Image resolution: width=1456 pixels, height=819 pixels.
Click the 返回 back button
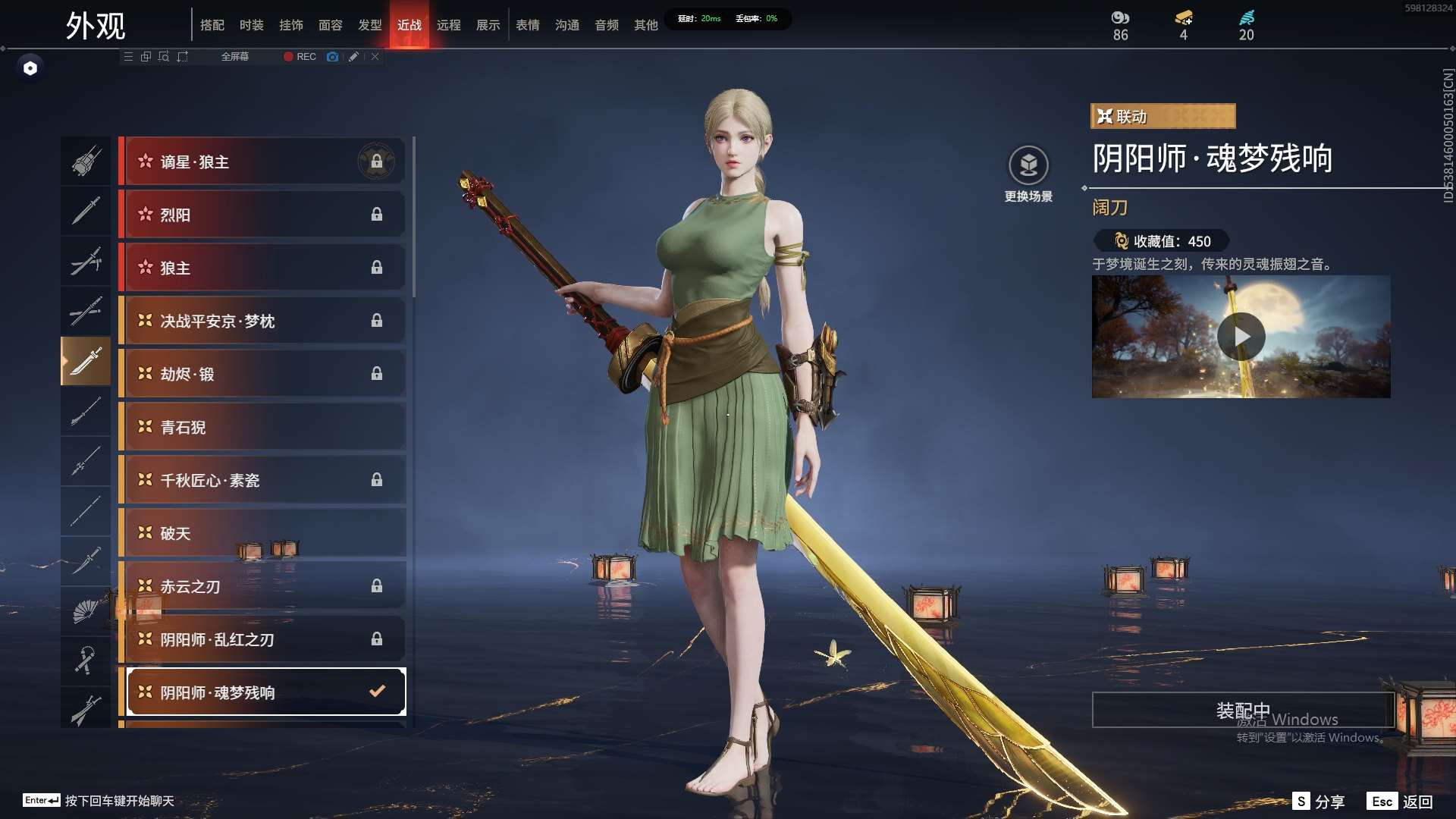pyautogui.click(x=1401, y=802)
